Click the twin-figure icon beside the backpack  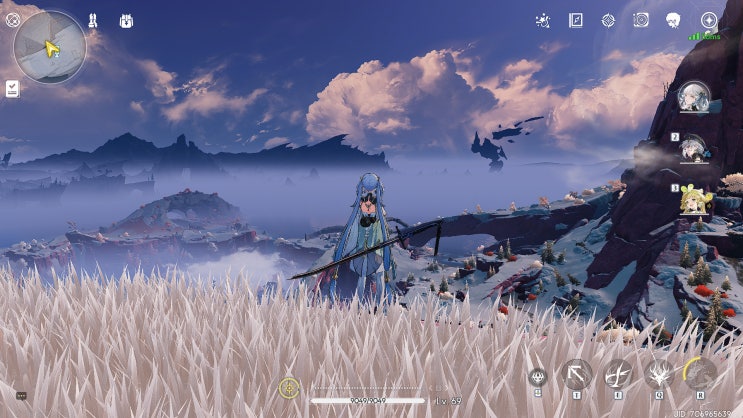pos(92,20)
